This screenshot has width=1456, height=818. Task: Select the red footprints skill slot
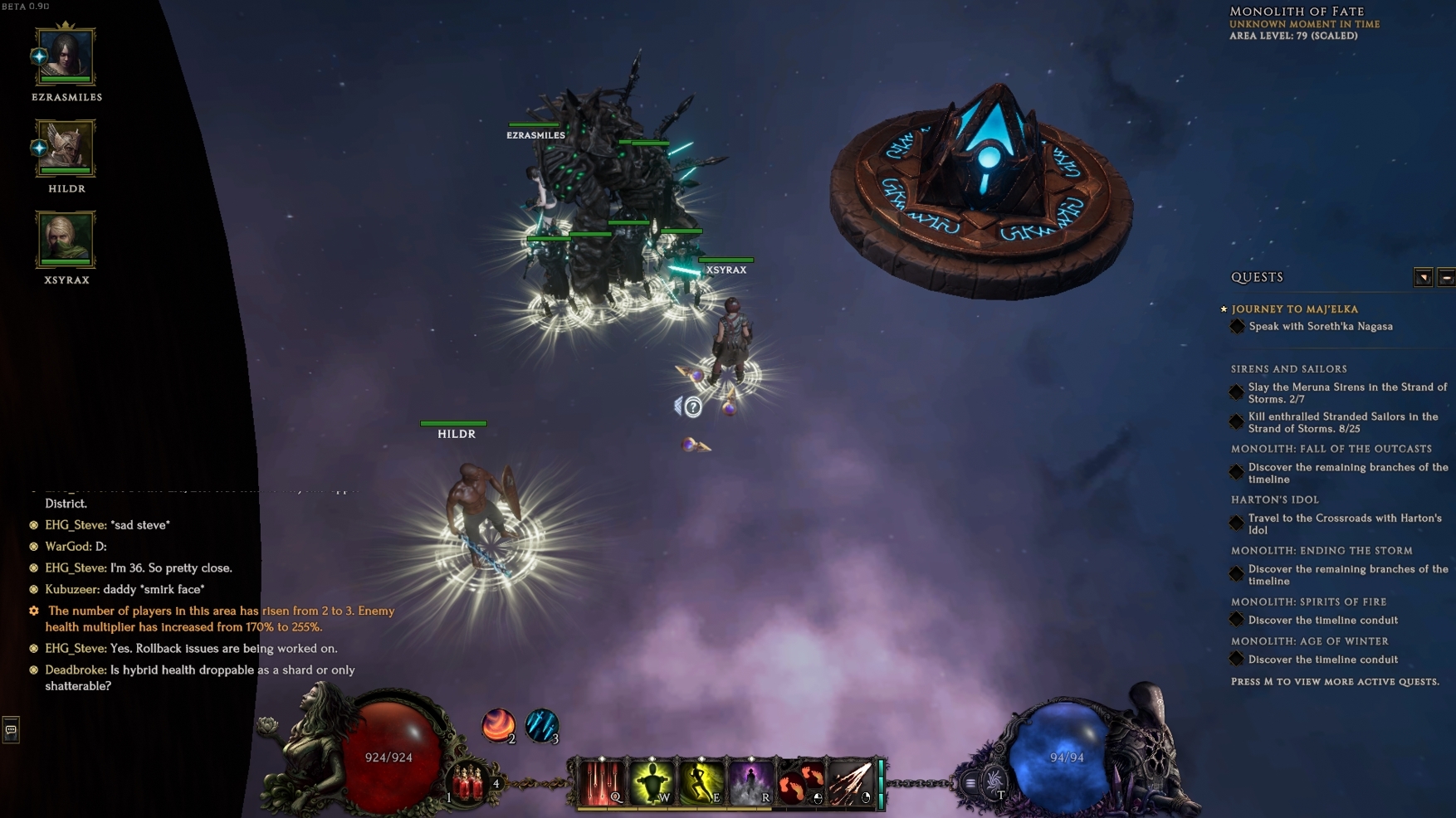coord(801,781)
